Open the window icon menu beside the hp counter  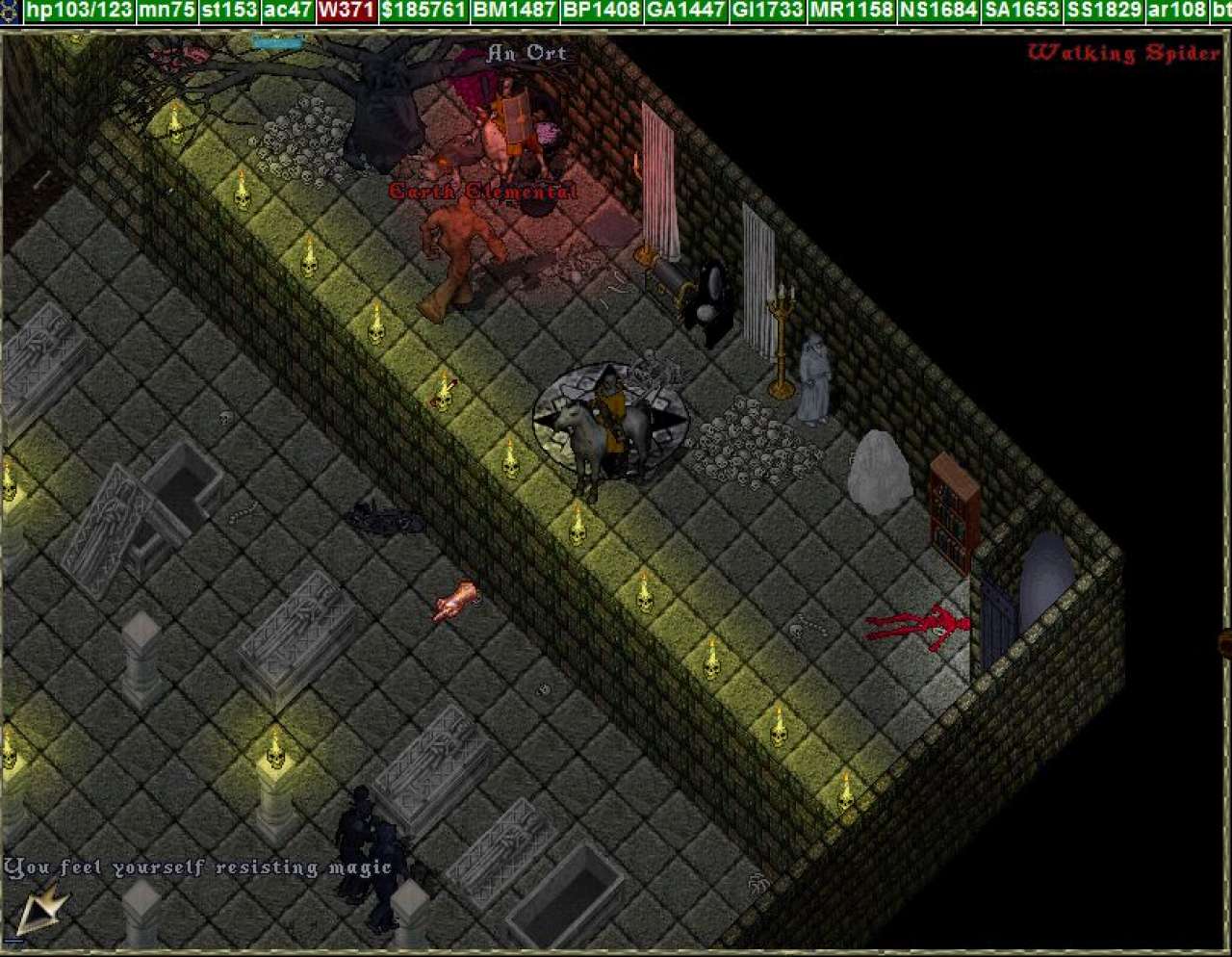coord(10,11)
